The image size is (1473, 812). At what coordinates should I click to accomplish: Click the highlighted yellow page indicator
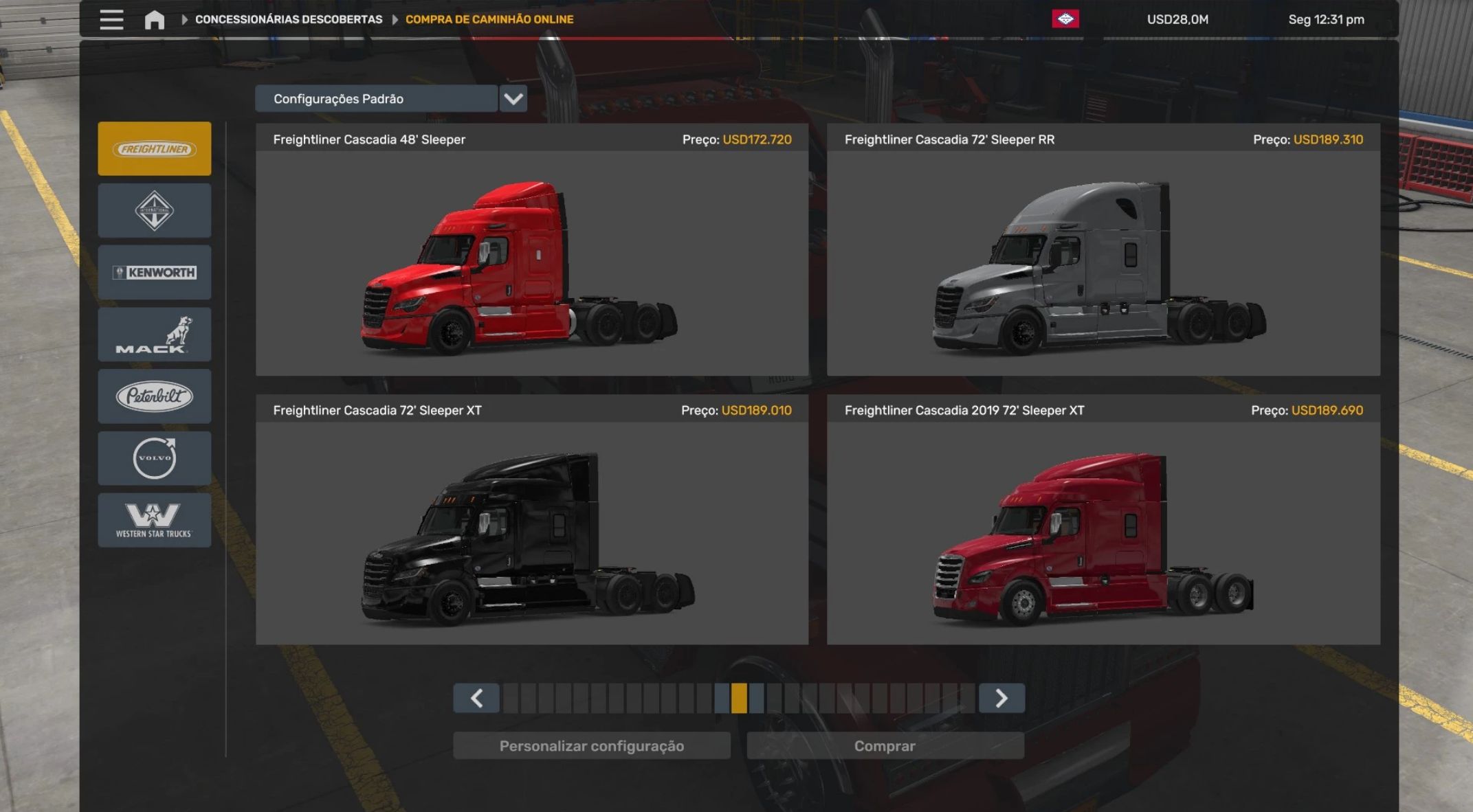click(739, 698)
